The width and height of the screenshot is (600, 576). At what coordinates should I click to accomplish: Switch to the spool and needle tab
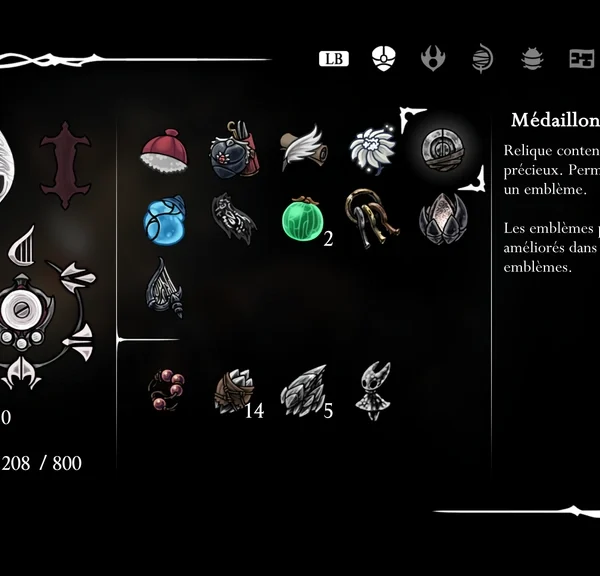(483, 58)
